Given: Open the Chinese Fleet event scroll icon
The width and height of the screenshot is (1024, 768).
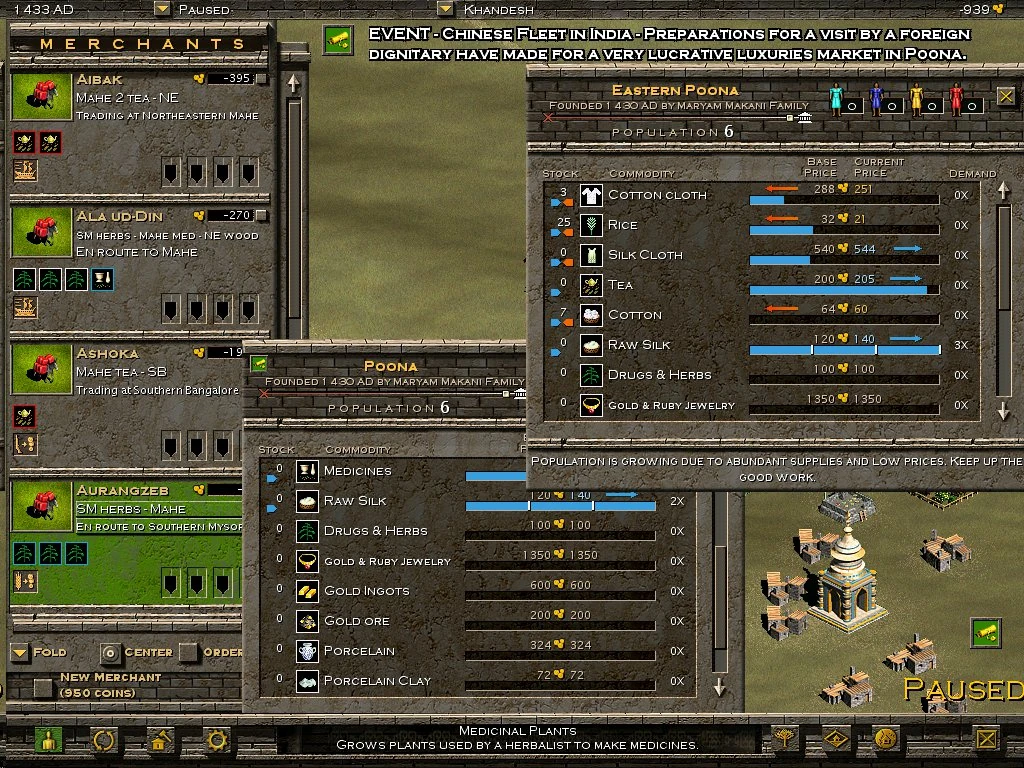Looking at the screenshot, I should coord(338,40).
